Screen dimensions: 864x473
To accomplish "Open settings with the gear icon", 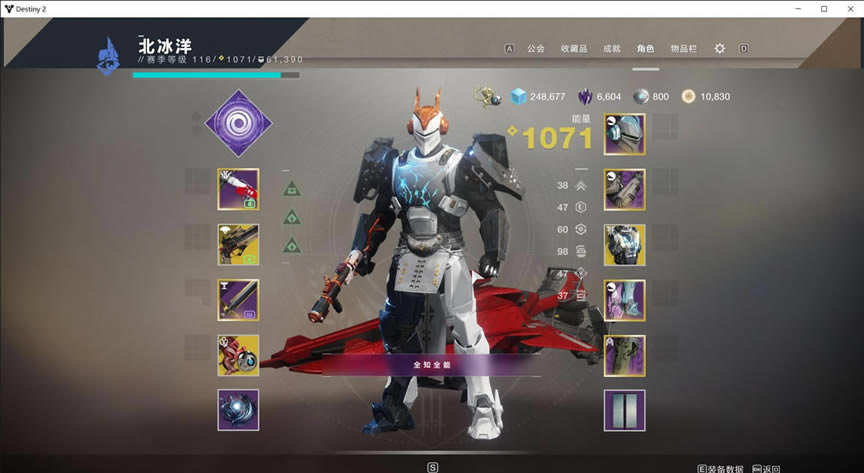I will [x=720, y=48].
